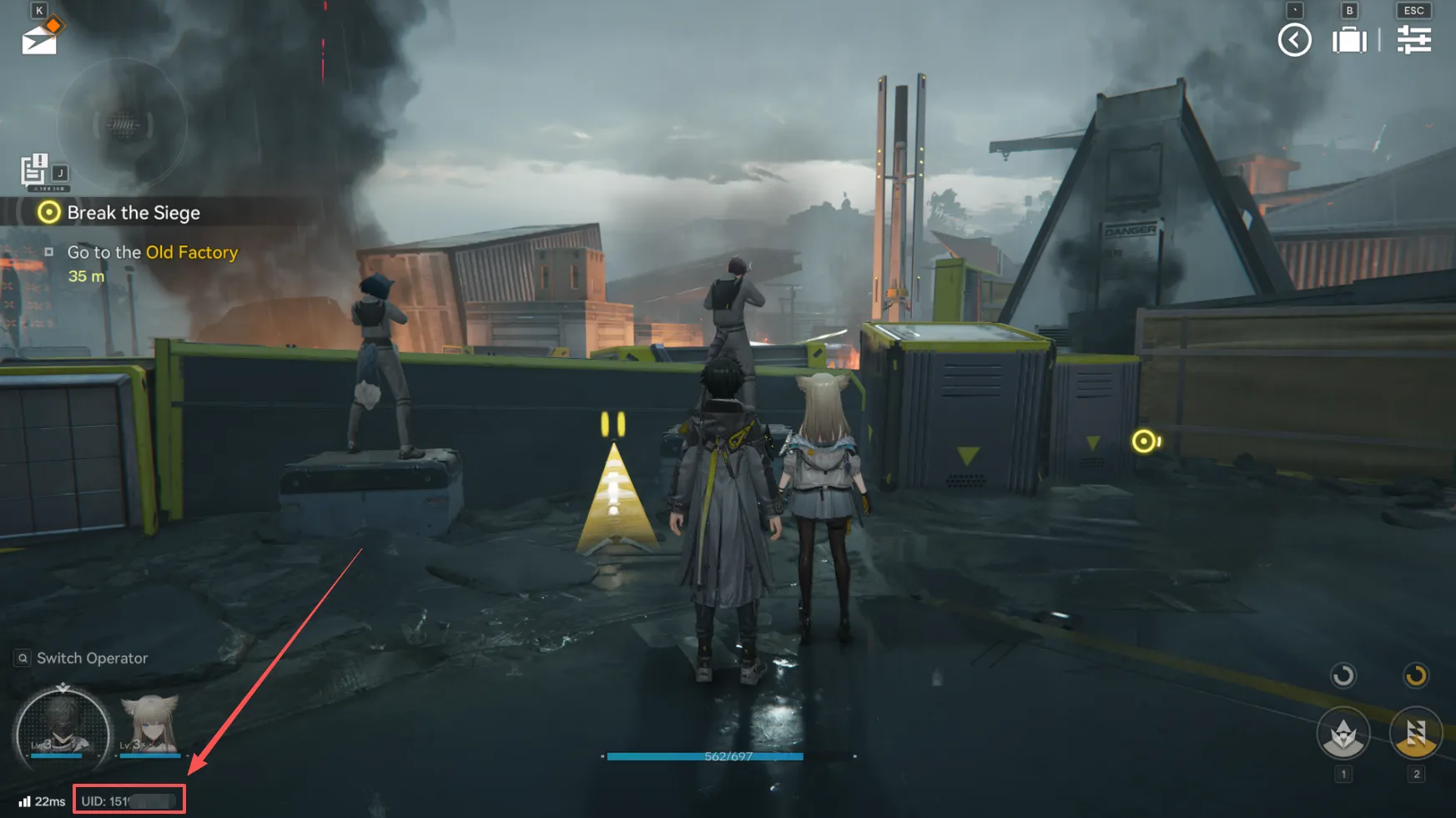Click the circular minimap
This screenshot has height=818, width=1456.
click(x=123, y=125)
